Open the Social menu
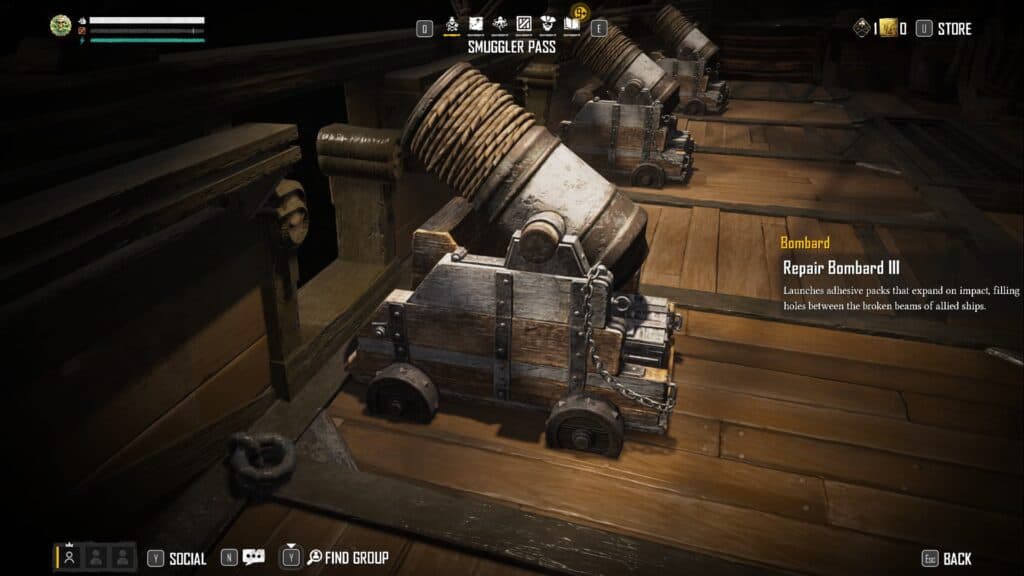1024x576 pixels. pos(187,558)
